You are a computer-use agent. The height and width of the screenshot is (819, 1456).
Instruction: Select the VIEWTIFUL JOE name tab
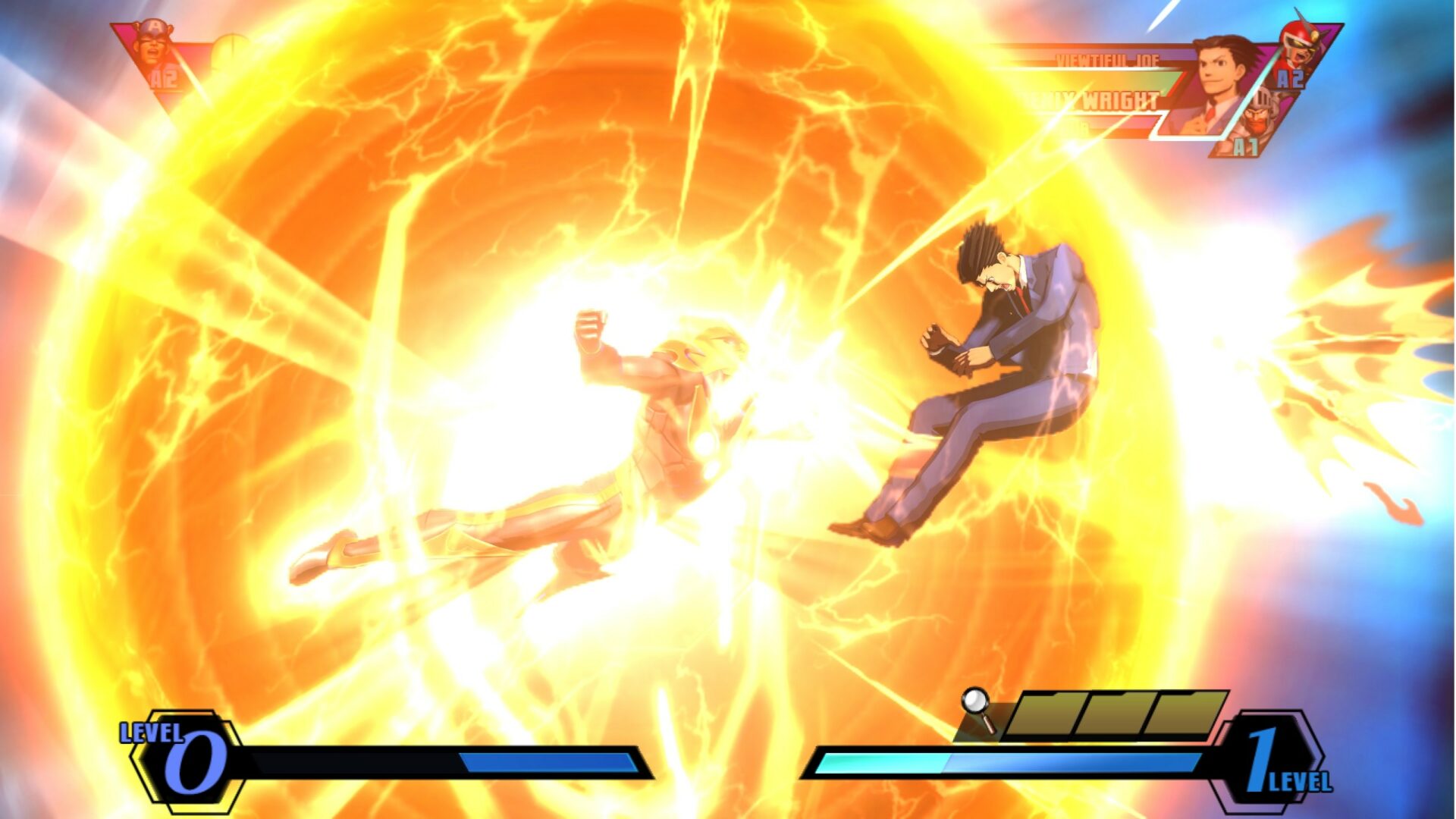[1106, 60]
